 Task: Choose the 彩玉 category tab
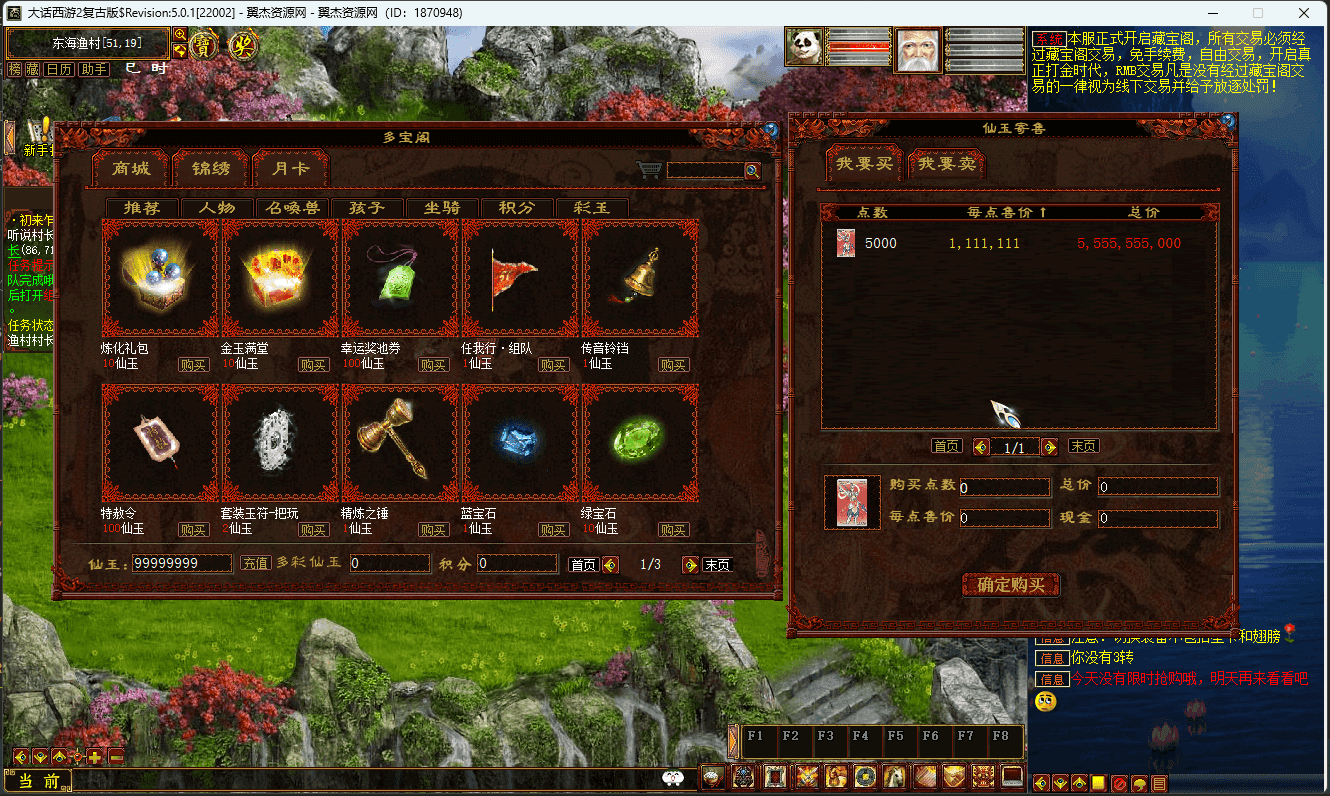[x=591, y=208]
